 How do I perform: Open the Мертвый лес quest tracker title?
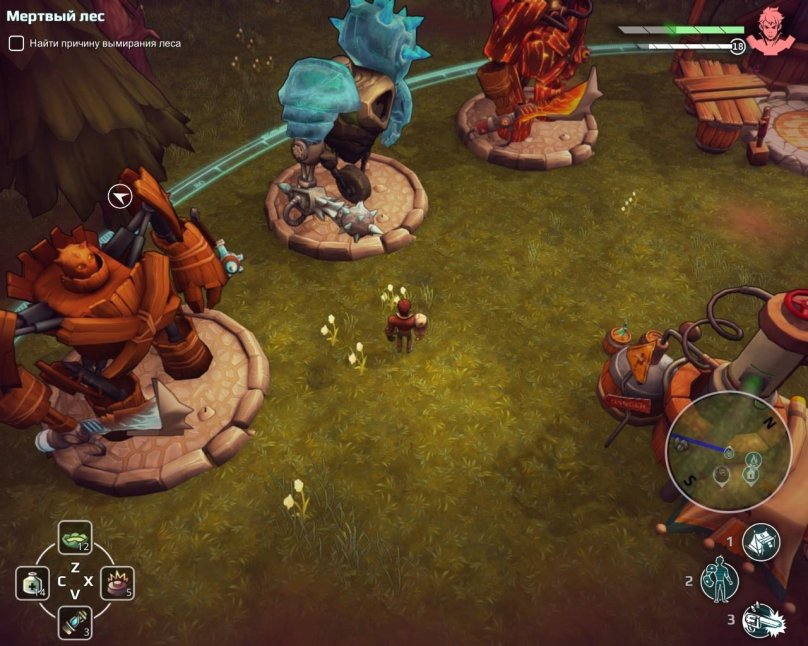coord(56,17)
